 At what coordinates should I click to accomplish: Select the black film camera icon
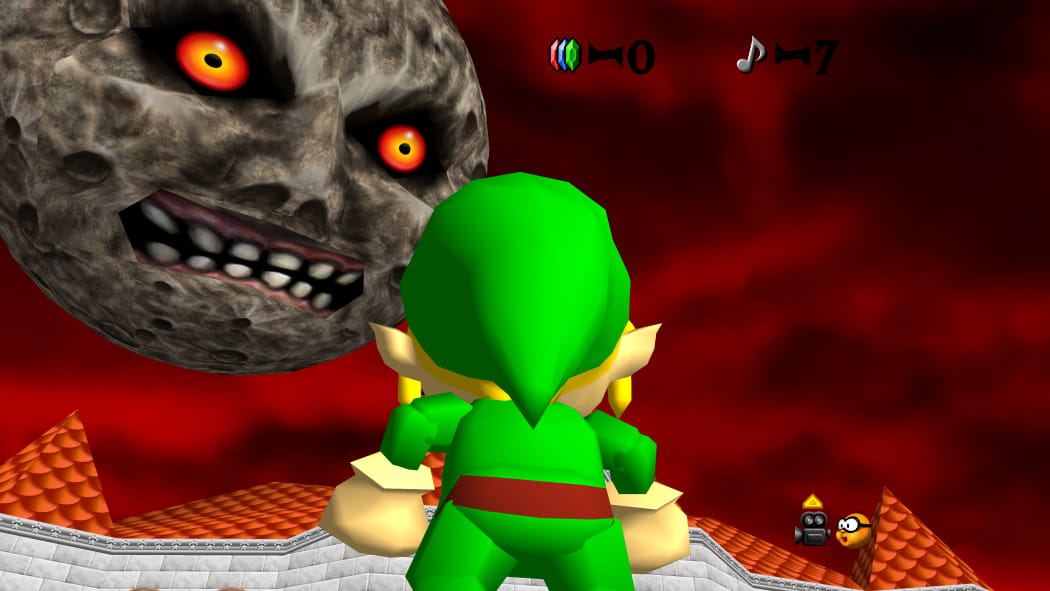pyautogui.click(x=813, y=527)
